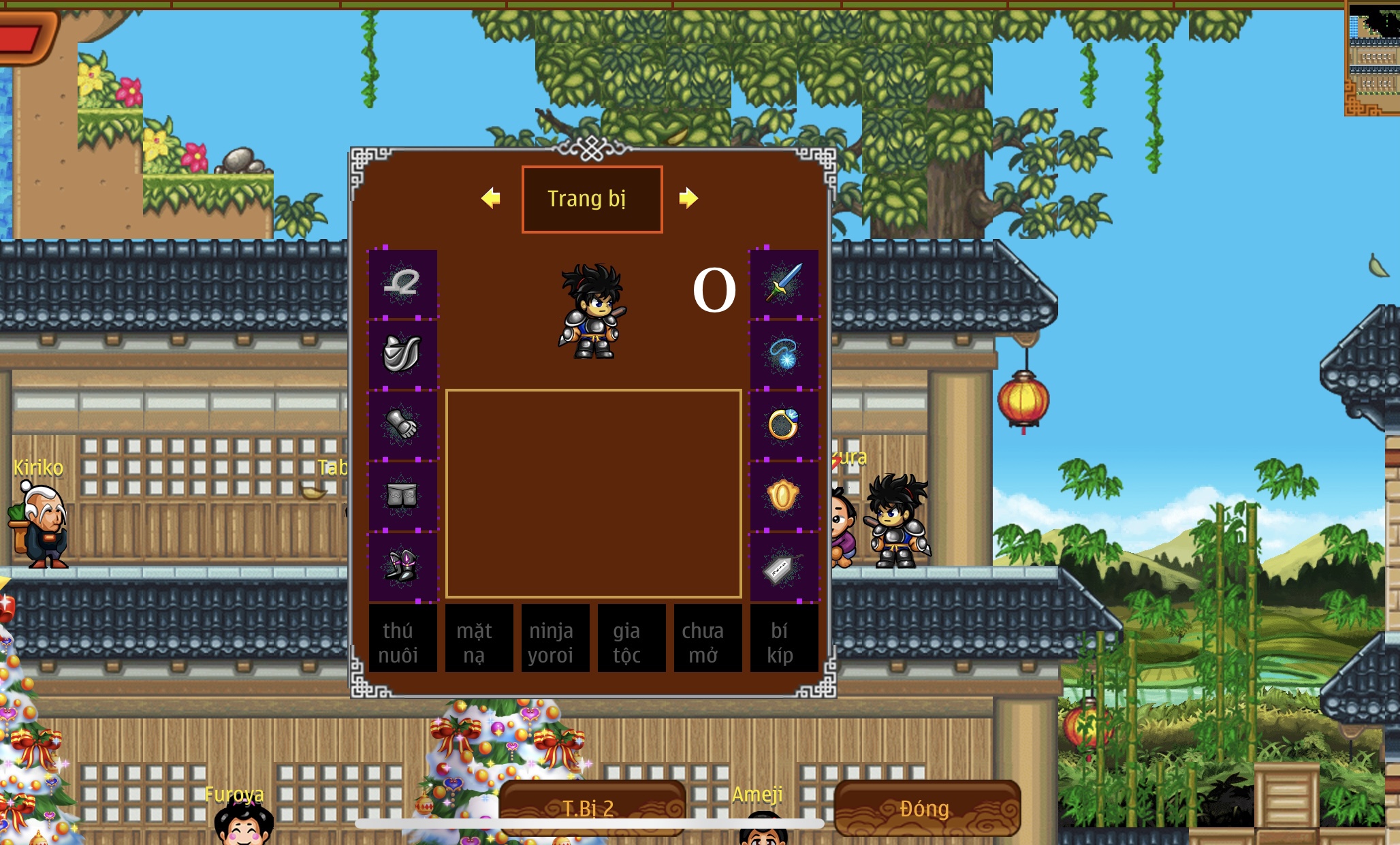1400x845 pixels.
Task: Select the grey pants slot
Action: (x=402, y=496)
